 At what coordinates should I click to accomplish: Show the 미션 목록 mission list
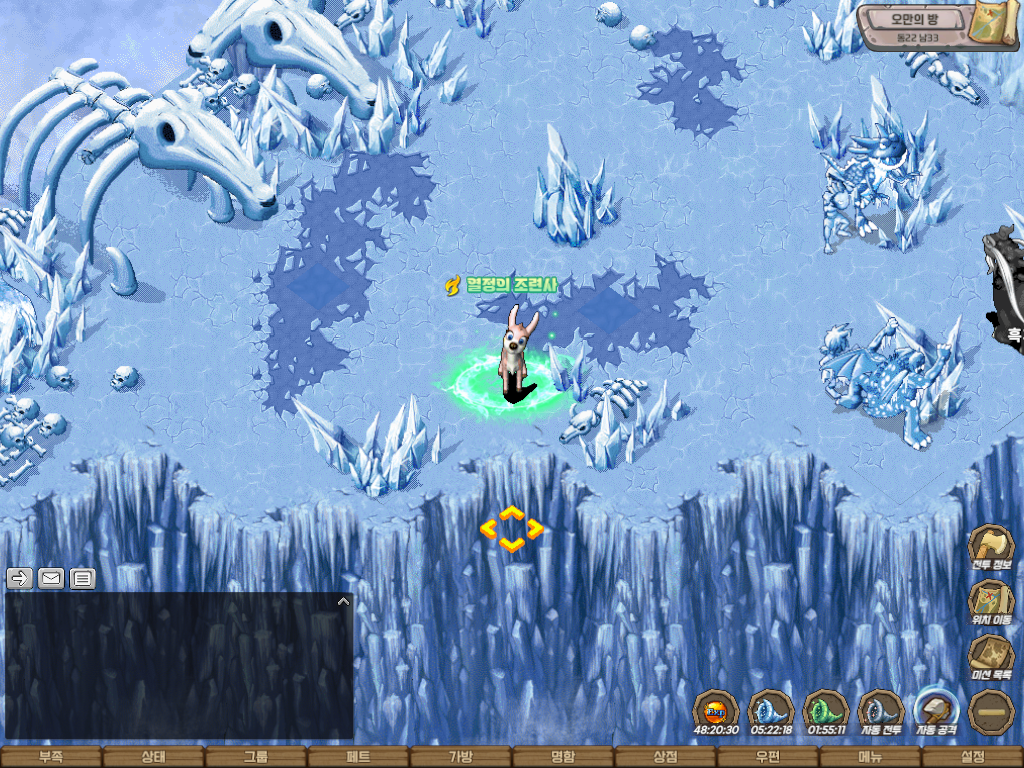pos(991,656)
